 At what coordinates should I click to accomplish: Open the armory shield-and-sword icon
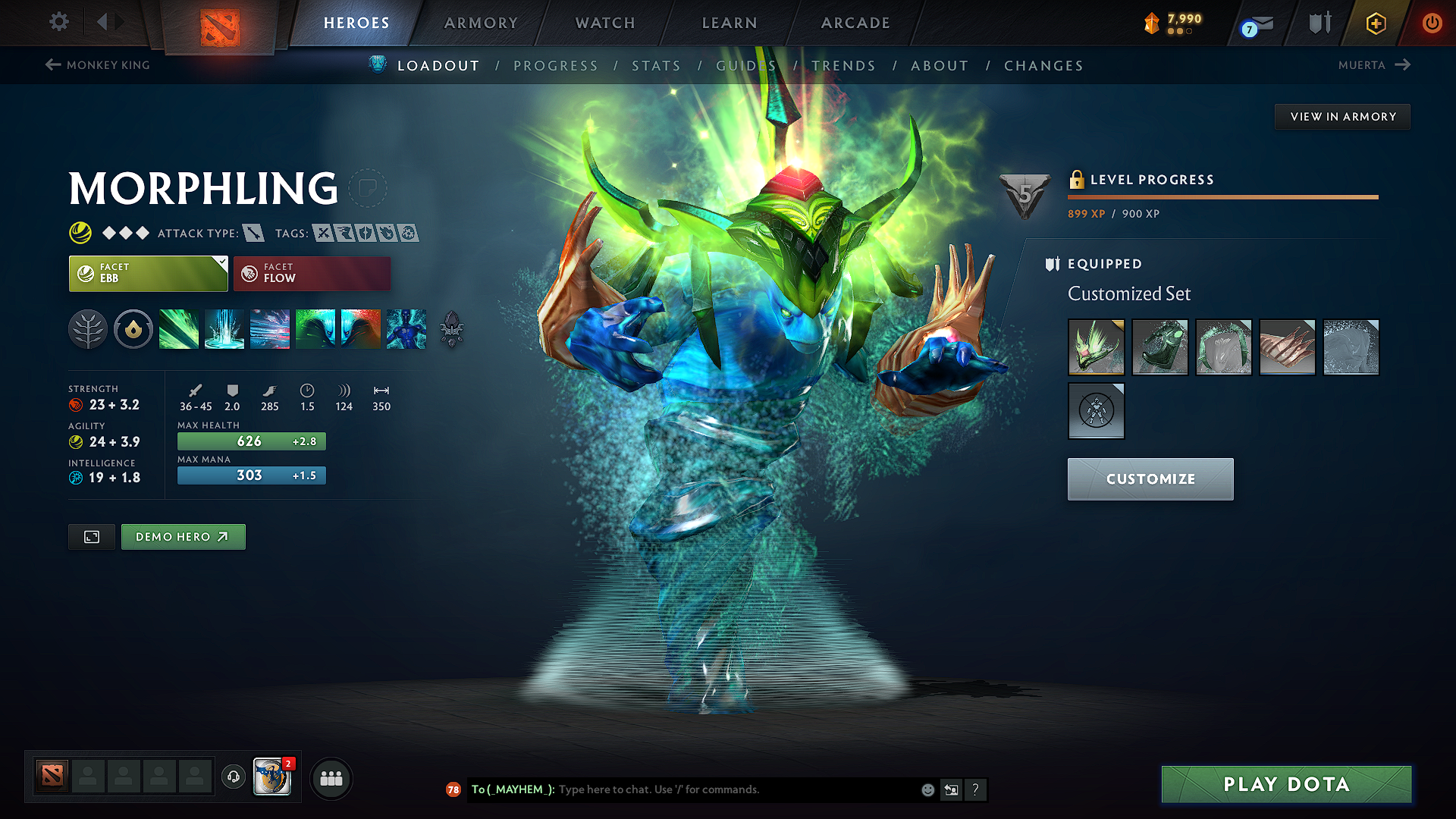pyautogui.click(x=1317, y=23)
